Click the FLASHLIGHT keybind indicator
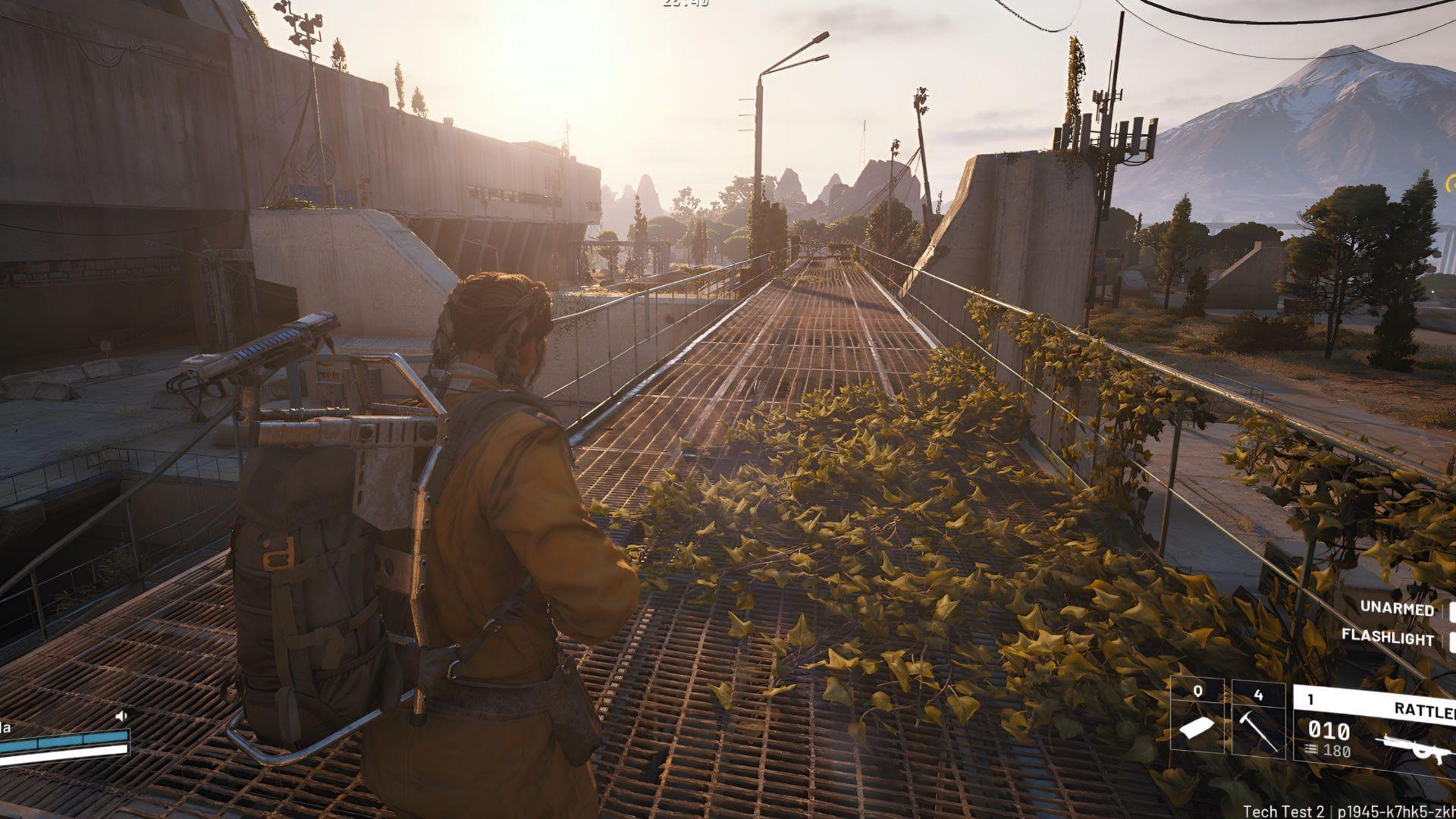Image resolution: width=1456 pixels, height=819 pixels. coord(1451,640)
